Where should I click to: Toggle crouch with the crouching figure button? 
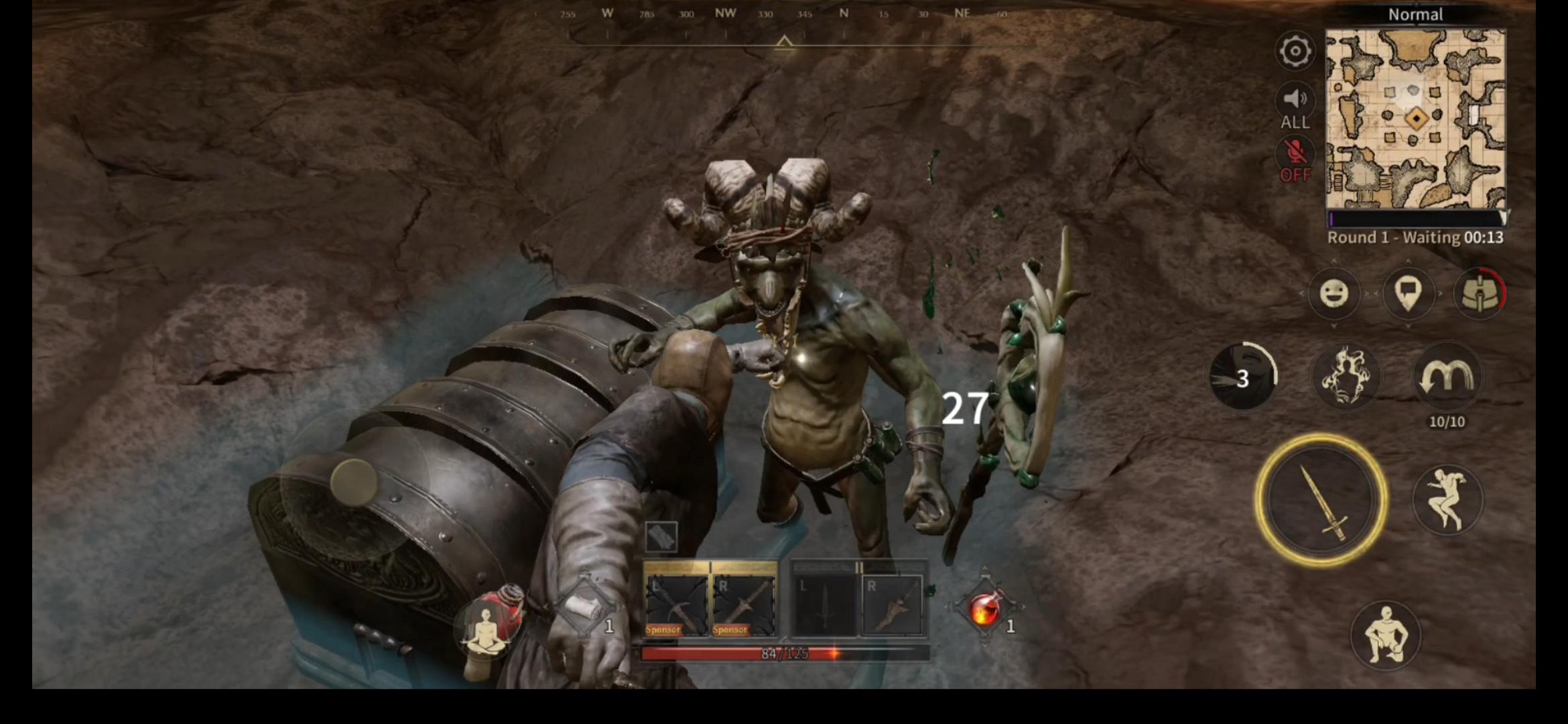pyautogui.click(x=1384, y=634)
